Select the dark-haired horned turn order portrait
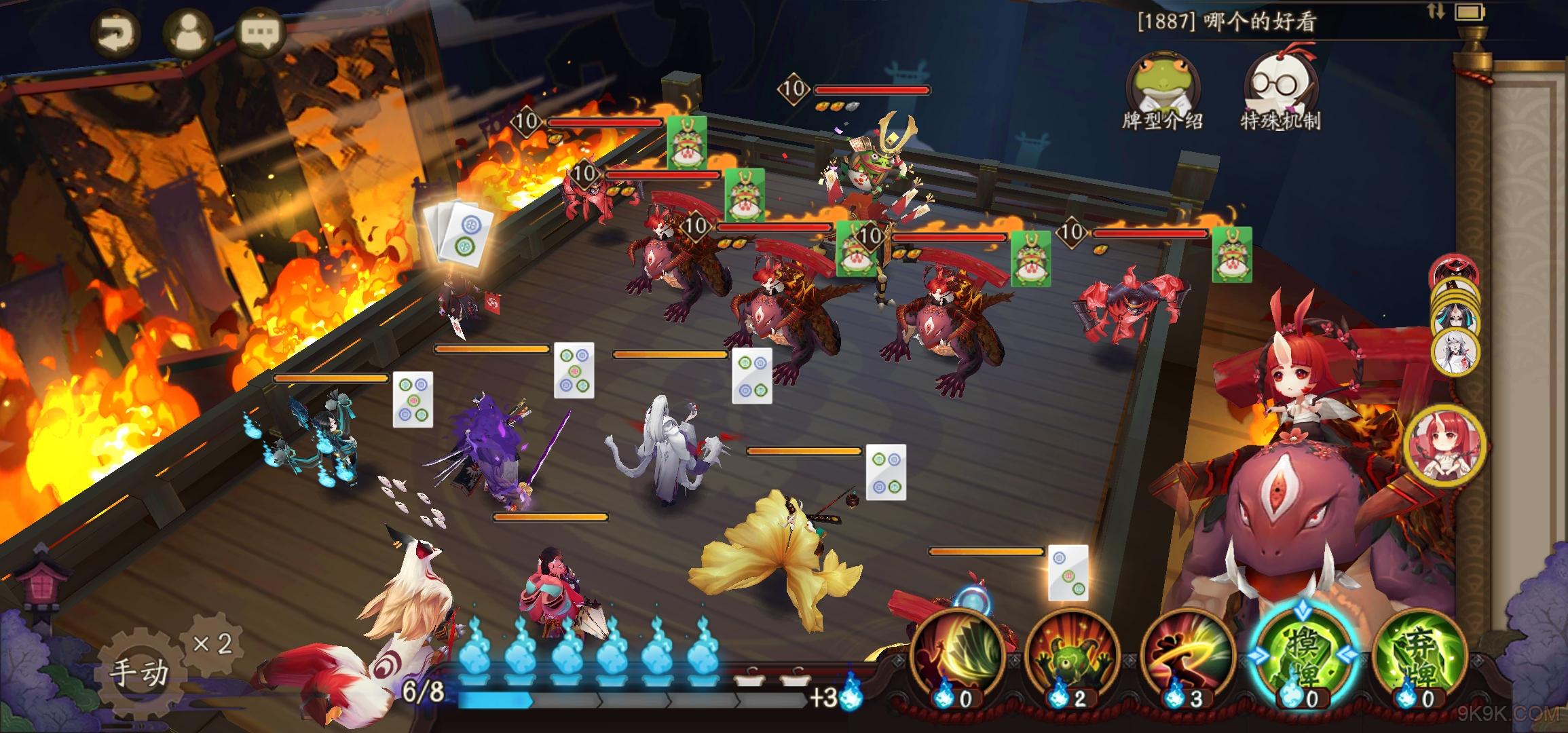The width and height of the screenshot is (1568, 733). [1455, 318]
